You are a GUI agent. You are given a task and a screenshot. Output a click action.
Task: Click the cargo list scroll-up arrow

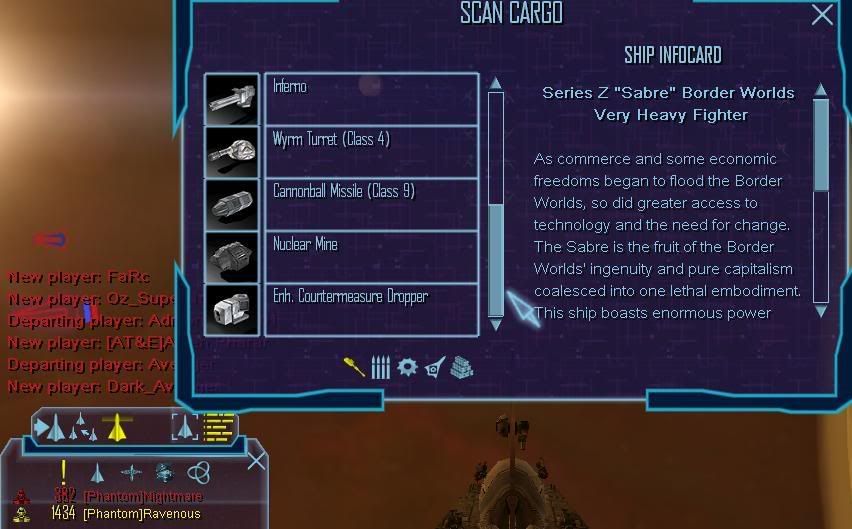495,83
